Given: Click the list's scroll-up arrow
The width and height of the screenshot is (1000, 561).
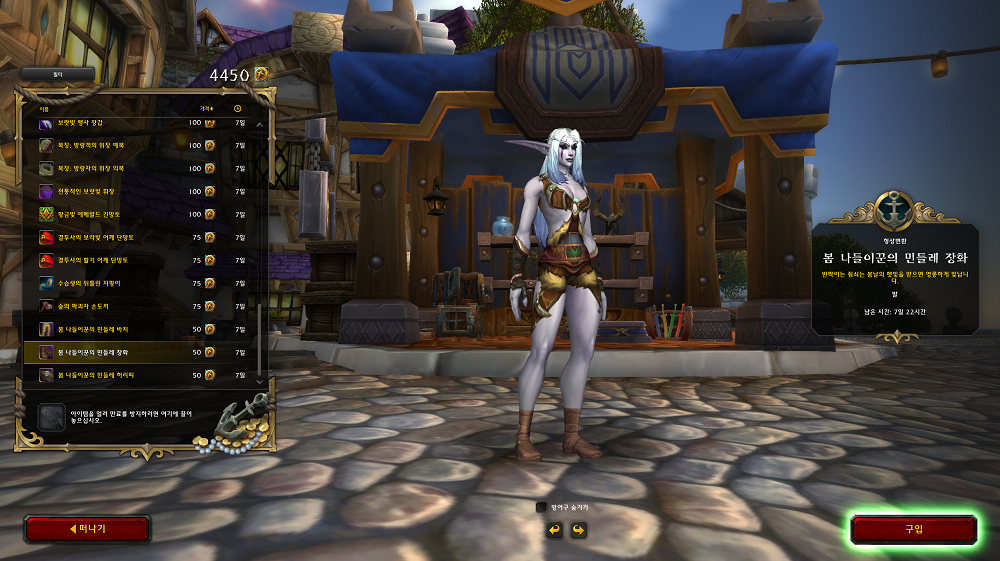Looking at the screenshot, I should pyautogui.click(x=261, y=125).
